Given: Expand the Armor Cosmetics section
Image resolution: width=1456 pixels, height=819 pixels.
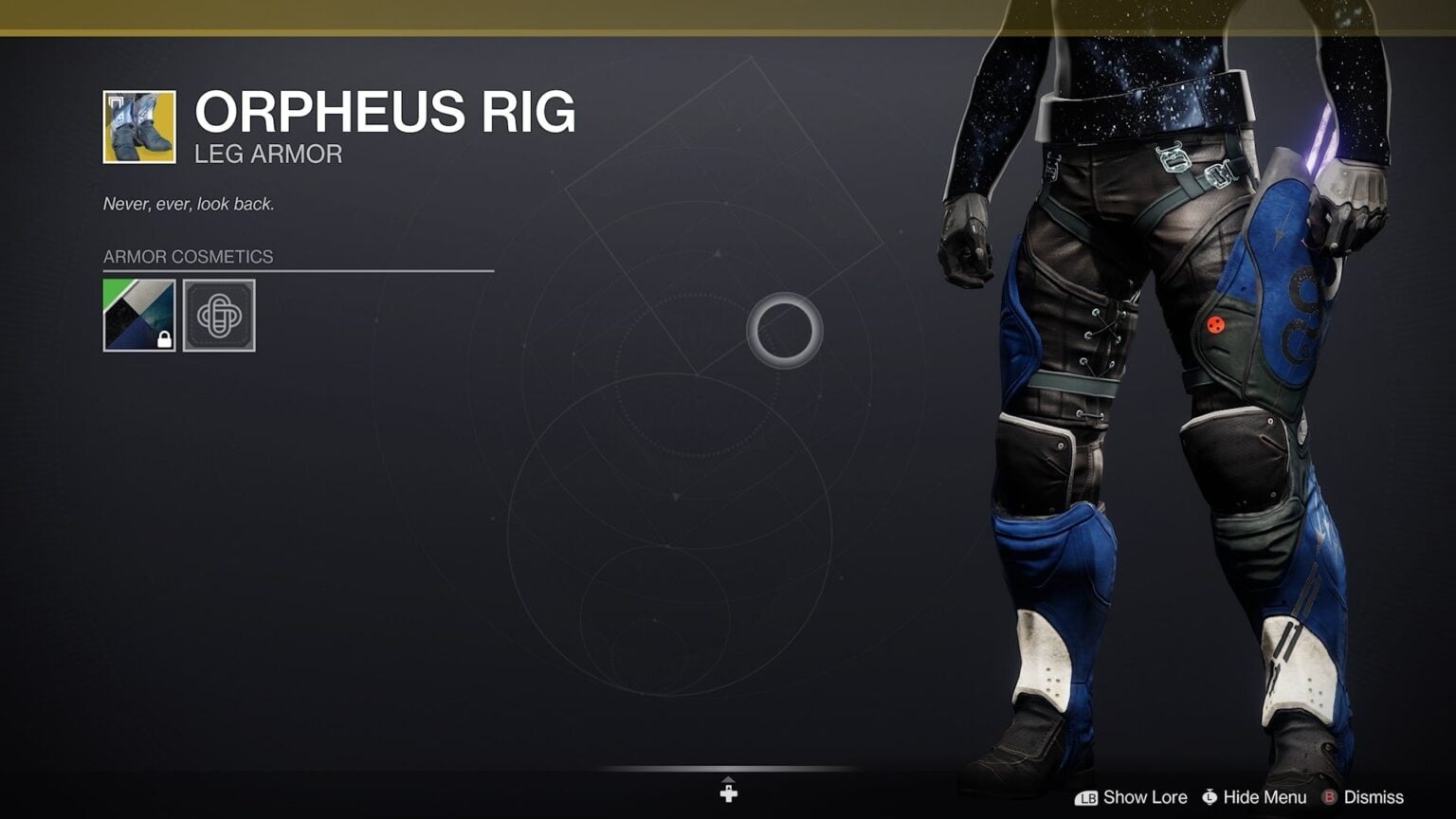Looking at the screenshot, I should coord(186,256).
